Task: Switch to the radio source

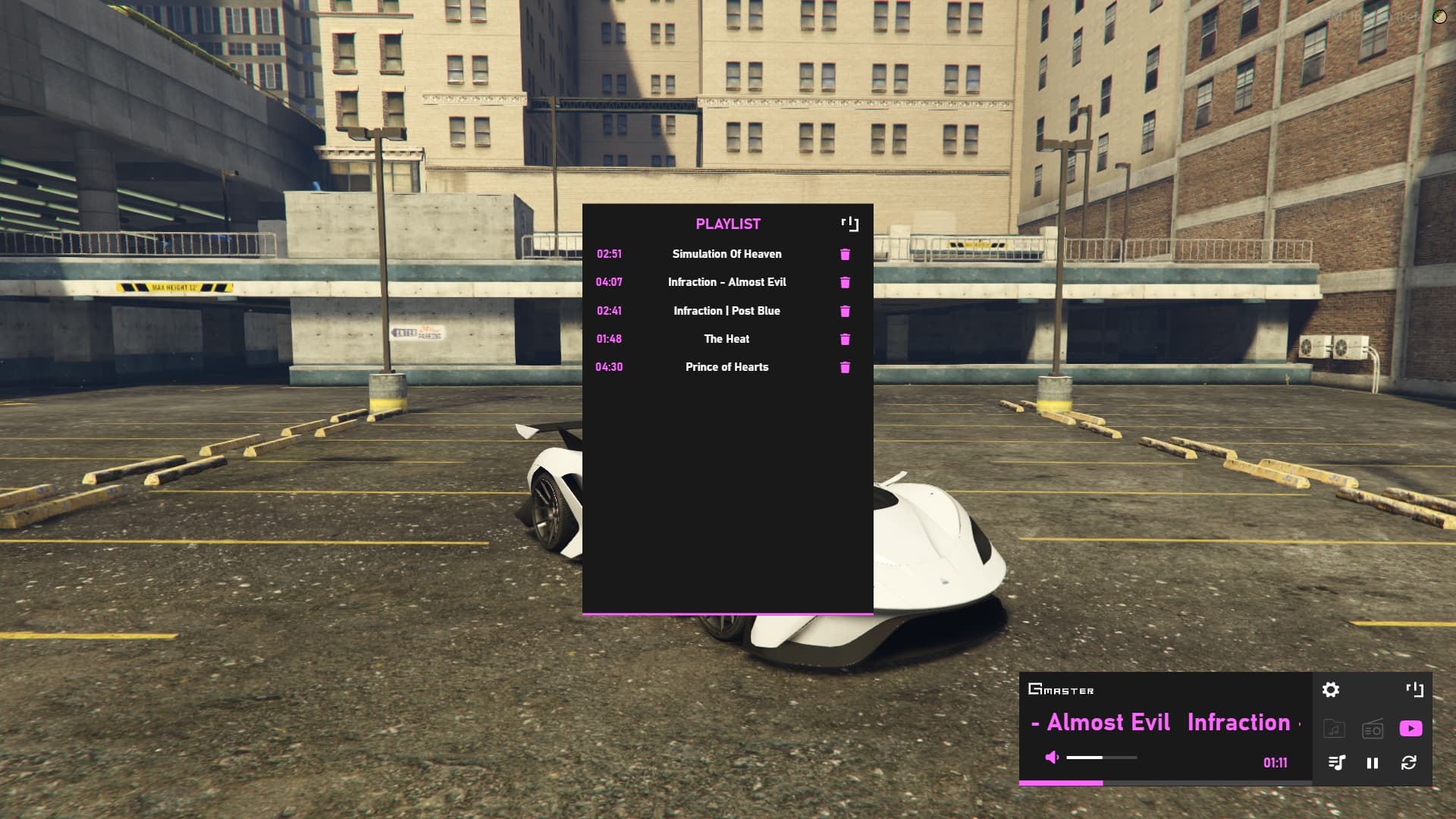Action: (1373, 729)
